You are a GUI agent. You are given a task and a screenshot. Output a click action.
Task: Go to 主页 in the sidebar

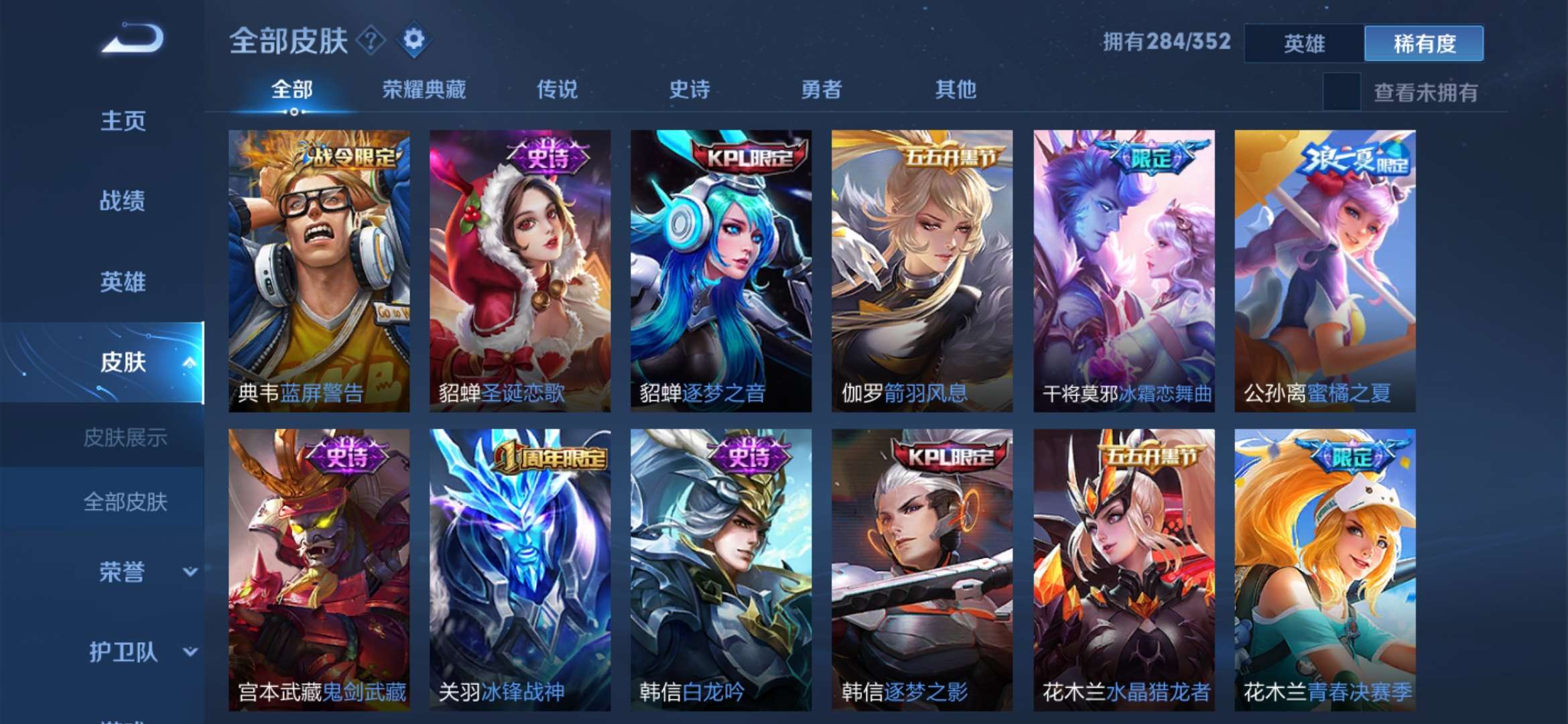(124, 121)
